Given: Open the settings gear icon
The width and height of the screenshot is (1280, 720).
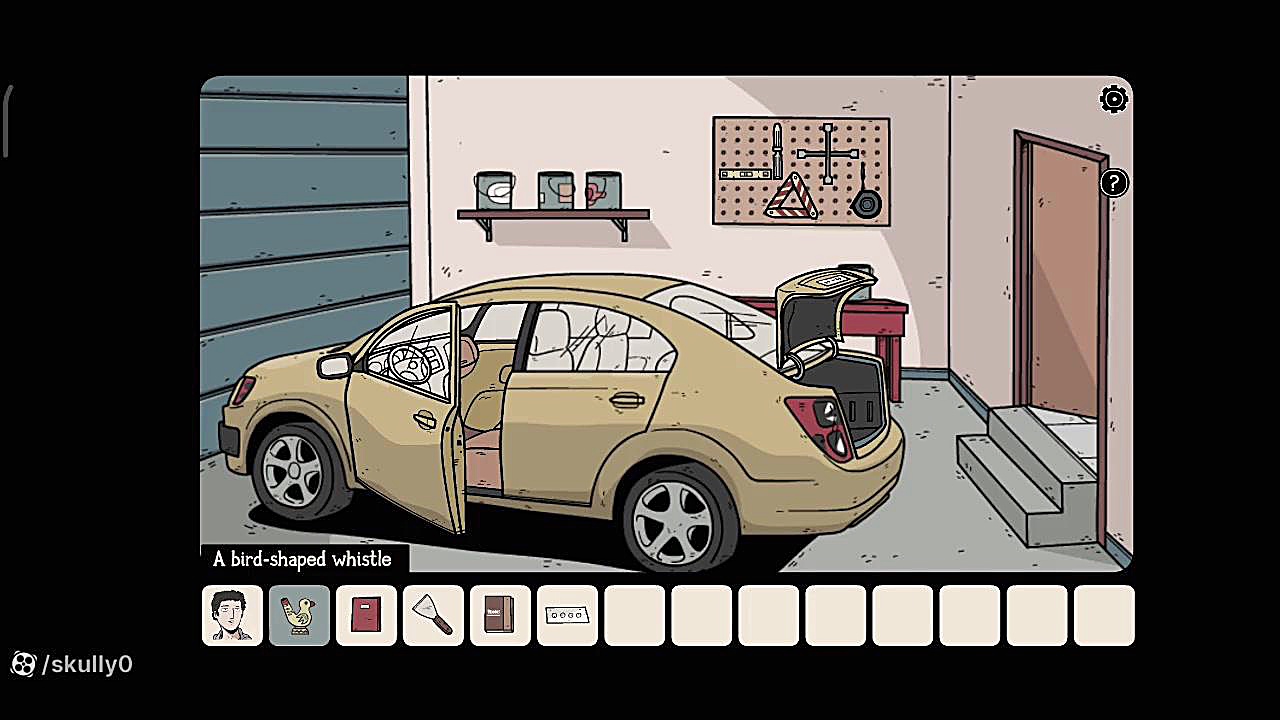Looking at the screenshot, I should click(x=1113, y=99).
